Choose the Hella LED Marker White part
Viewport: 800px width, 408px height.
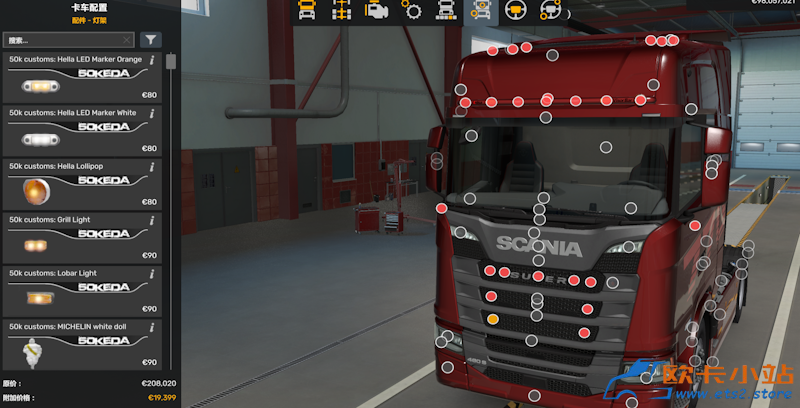click(80, 131)
